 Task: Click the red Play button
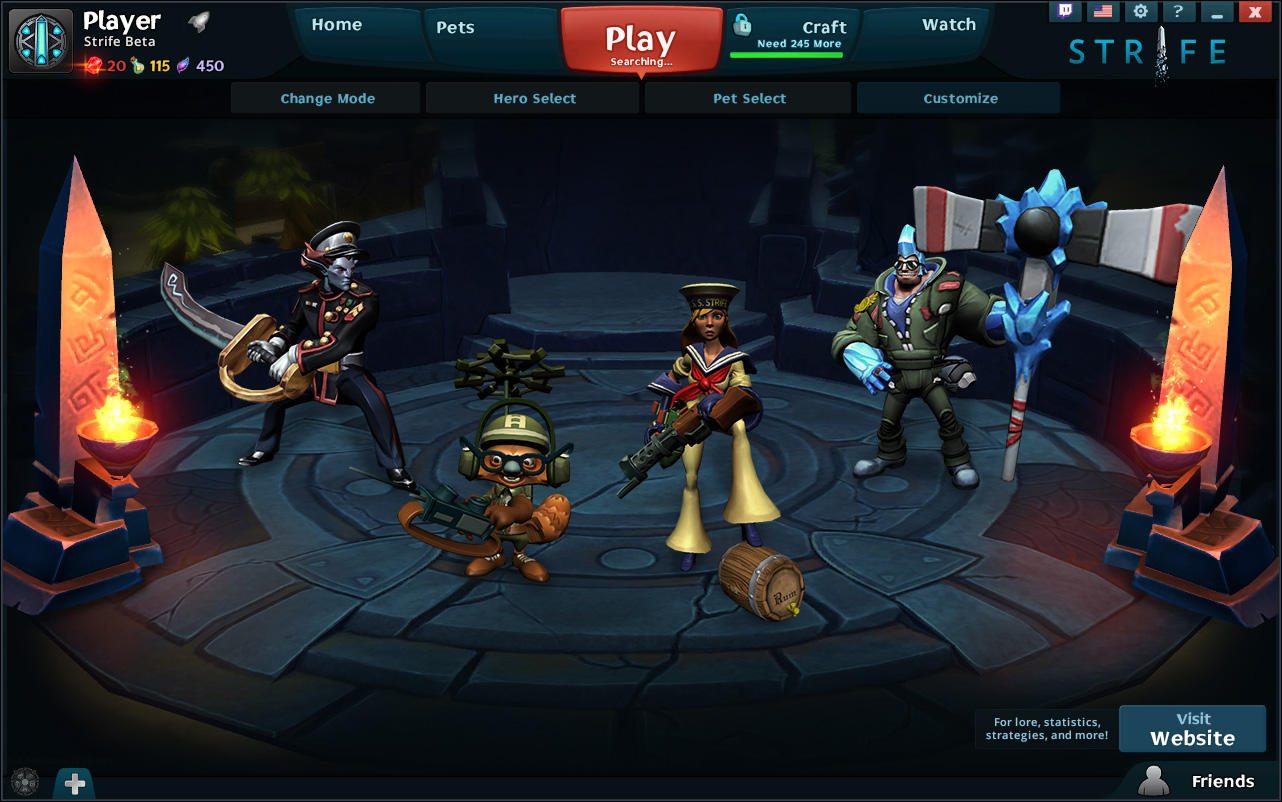[641, 42]
